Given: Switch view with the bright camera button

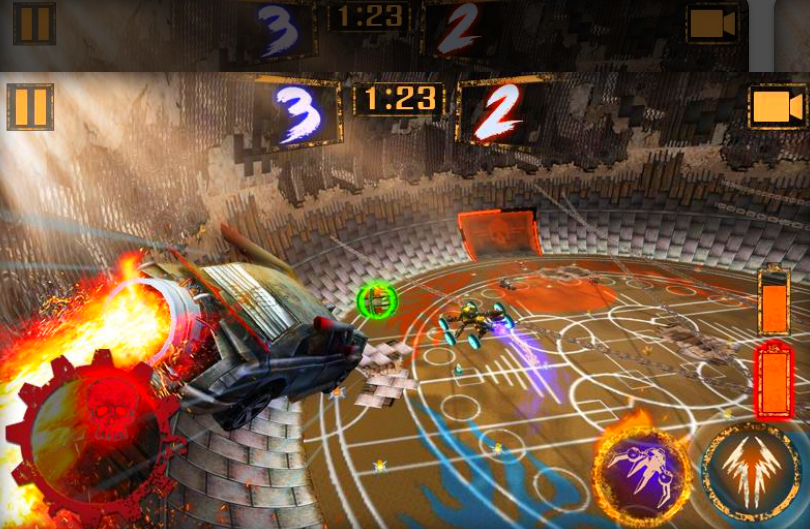Looking at the screenshot, I should 777,107.
